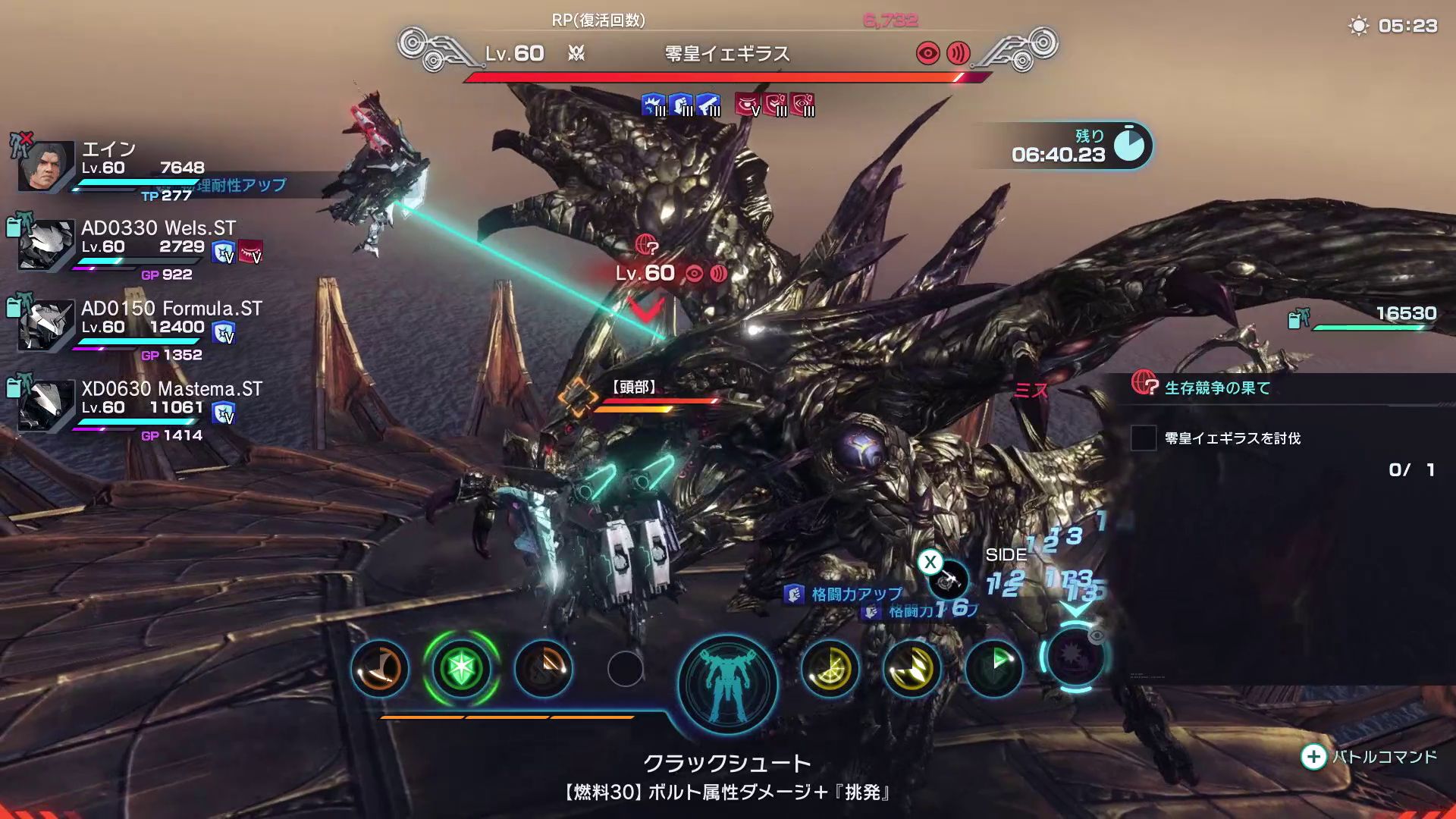Viewport: 1456px width, 819px height.
Task: Use the yellow citrus-slice art
Action: (x=830, y=669)
